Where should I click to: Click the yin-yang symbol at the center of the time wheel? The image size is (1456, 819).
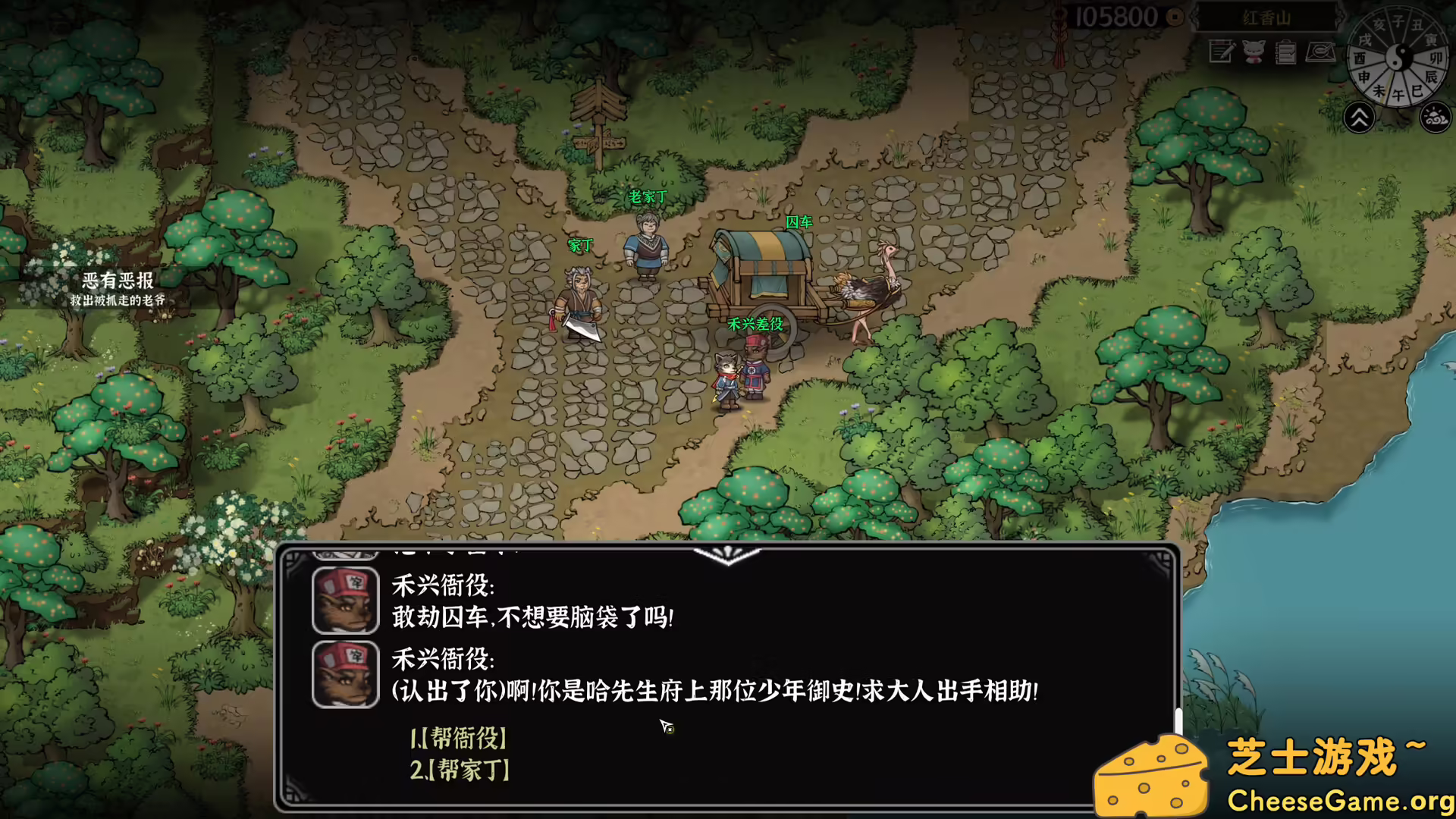pyautogui.click(x=1399, y=55)
